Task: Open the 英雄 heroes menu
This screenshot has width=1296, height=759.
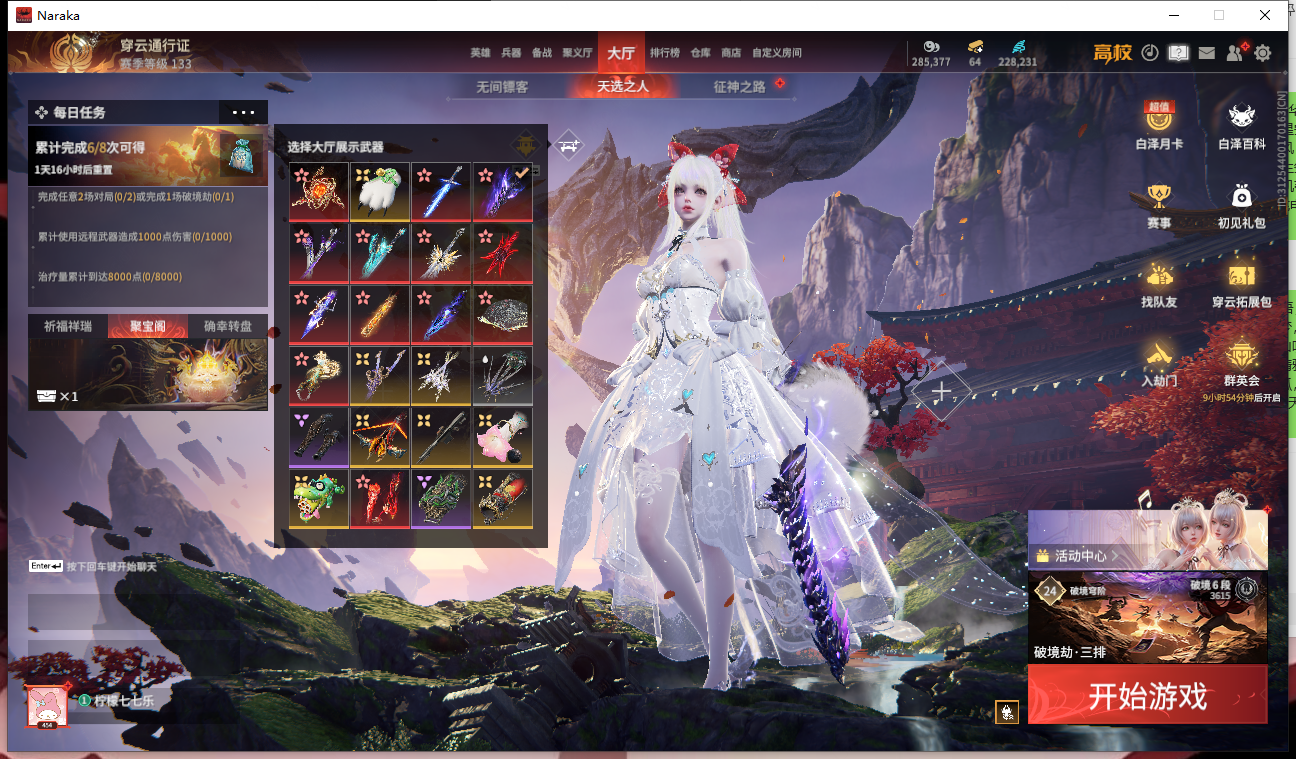Action: 480,53
